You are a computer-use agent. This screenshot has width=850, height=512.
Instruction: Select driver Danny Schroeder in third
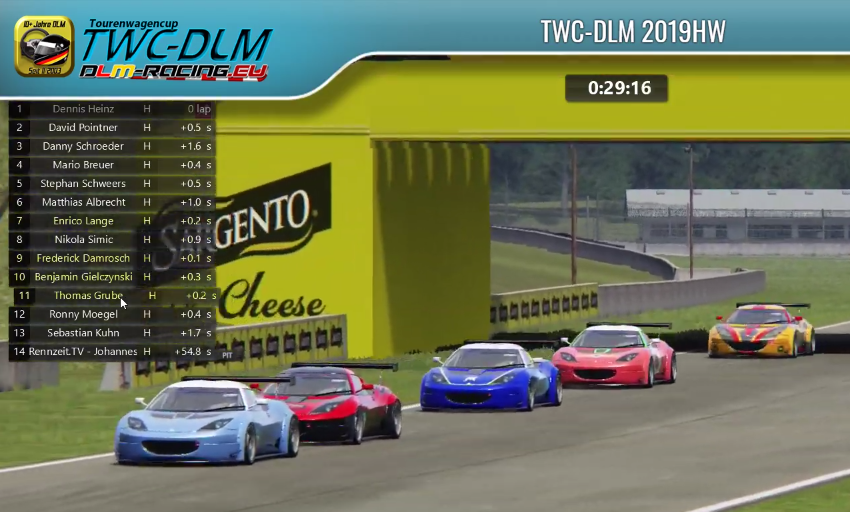click(x=83, y=146)
